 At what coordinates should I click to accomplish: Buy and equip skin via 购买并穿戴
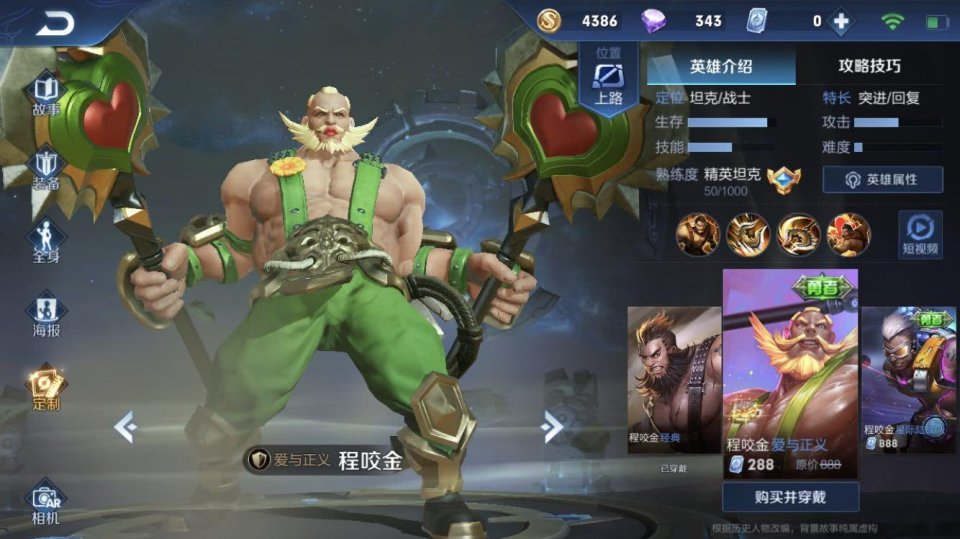(790, 496)
